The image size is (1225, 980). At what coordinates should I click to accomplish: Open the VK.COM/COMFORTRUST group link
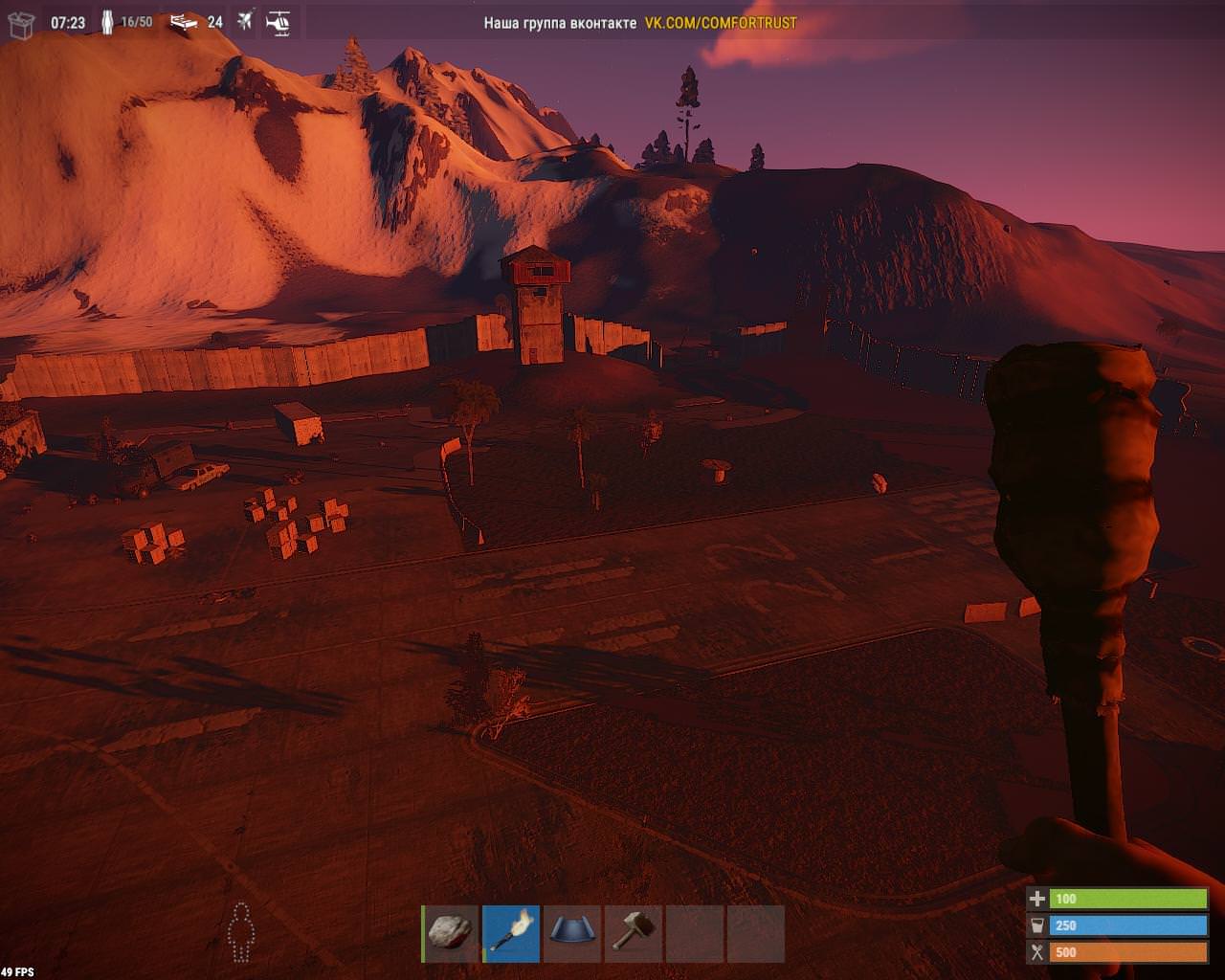click(721, 23)
